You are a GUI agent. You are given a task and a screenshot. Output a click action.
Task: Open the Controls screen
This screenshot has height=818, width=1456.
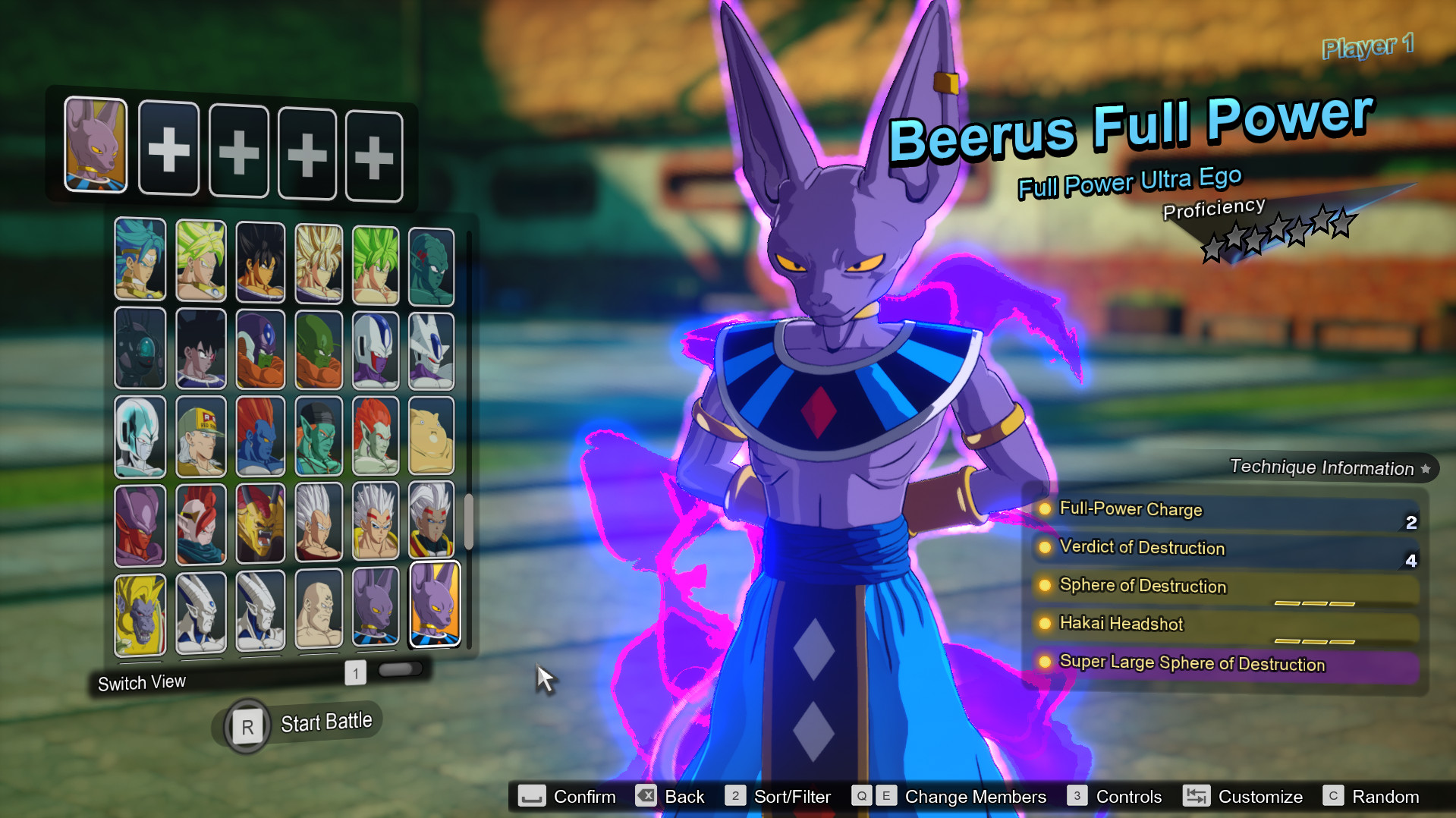pyautogui.click(x=1077, y=796)
